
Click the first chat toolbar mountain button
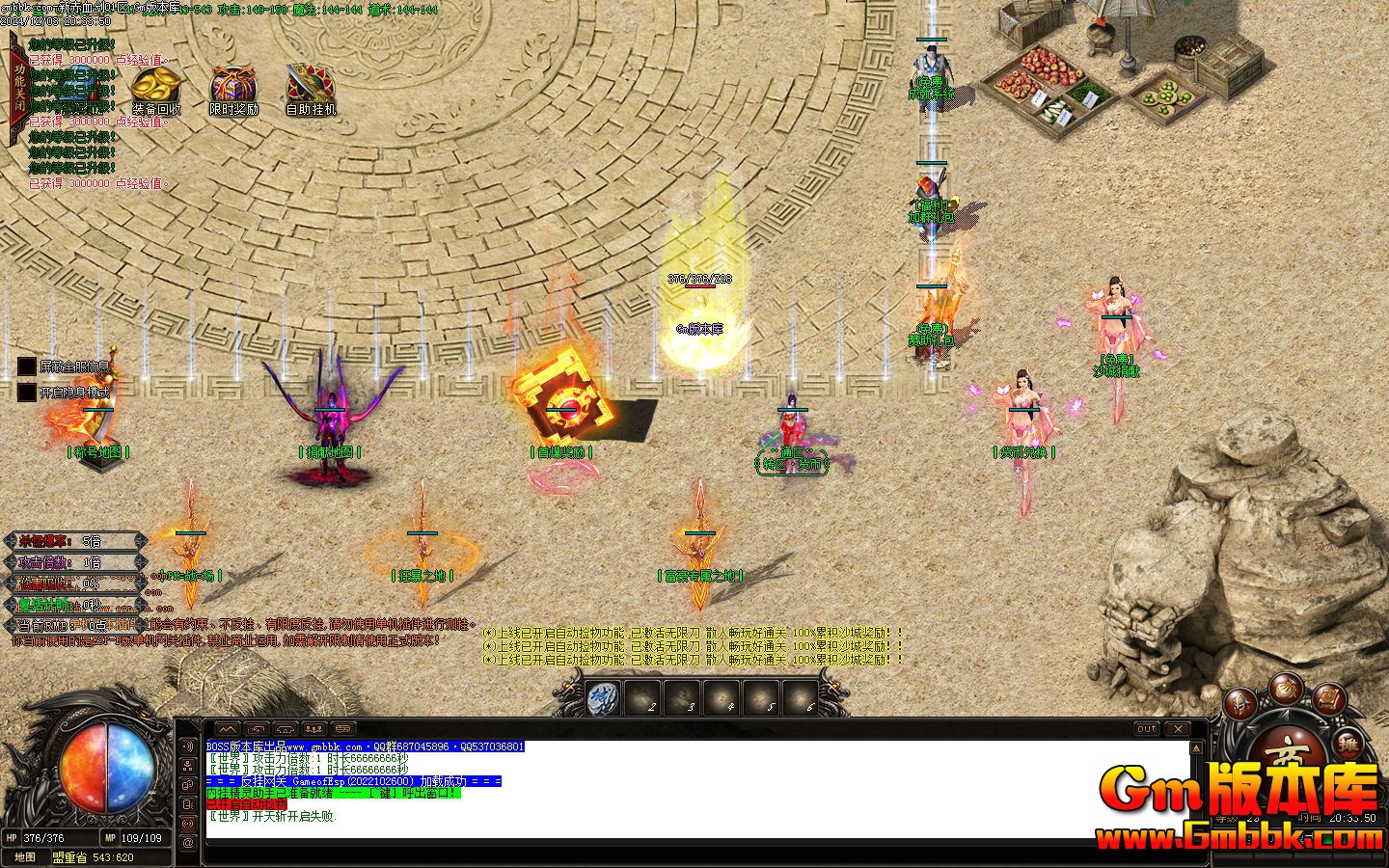point(226,728)
